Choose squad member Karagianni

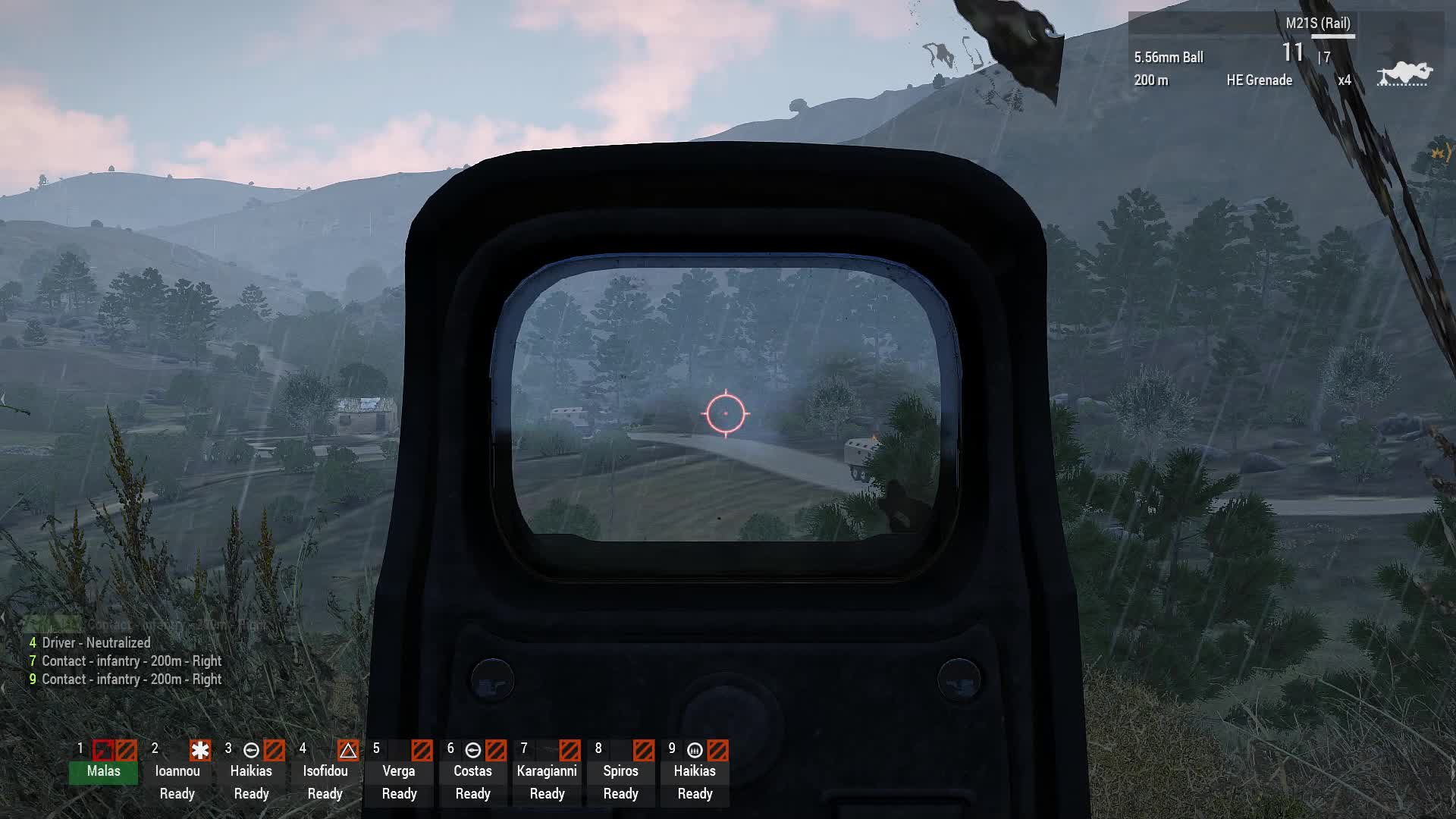coord(547,771)
